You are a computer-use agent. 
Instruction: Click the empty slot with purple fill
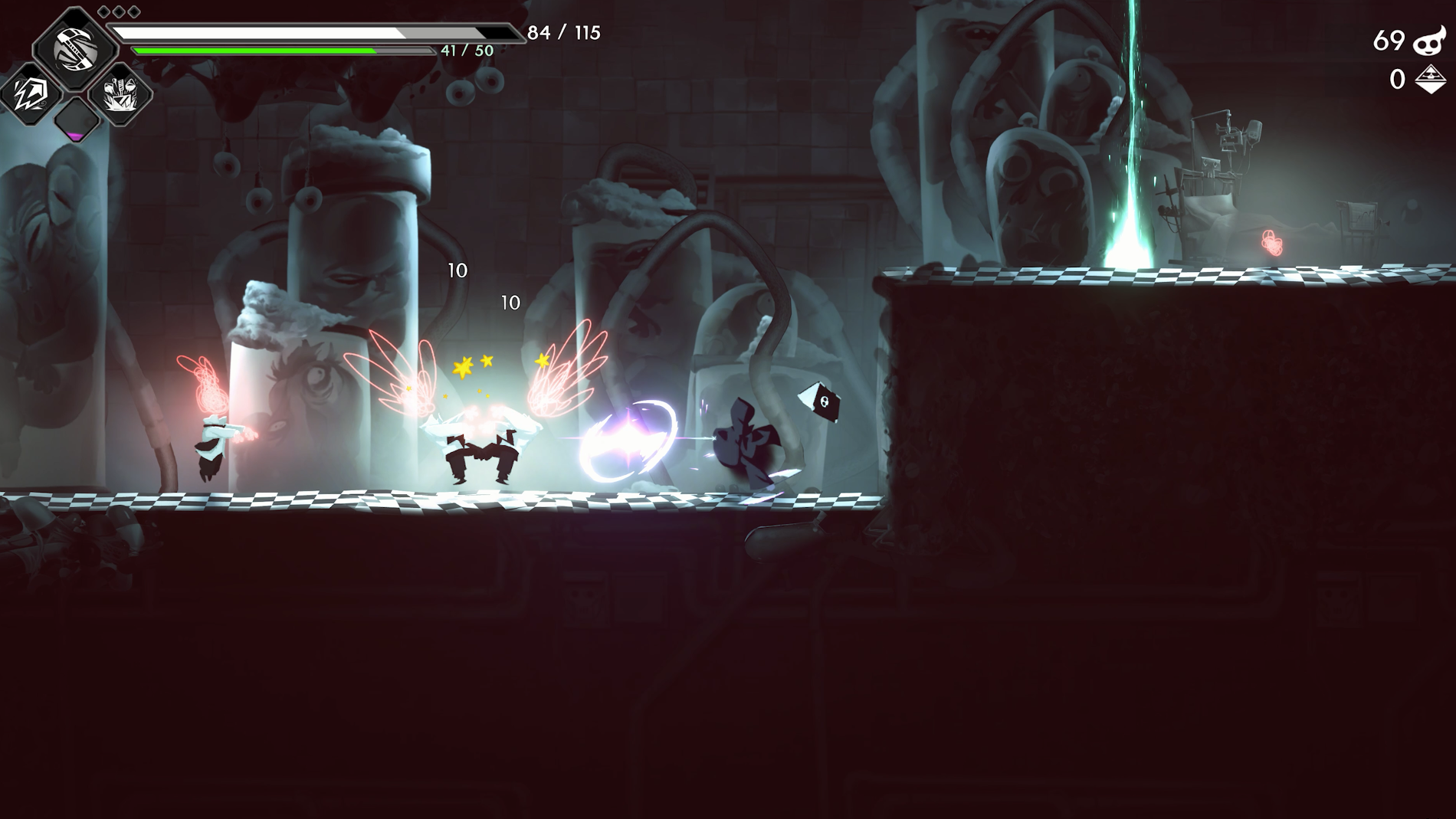pyautogui.click(x=76, y=120)
